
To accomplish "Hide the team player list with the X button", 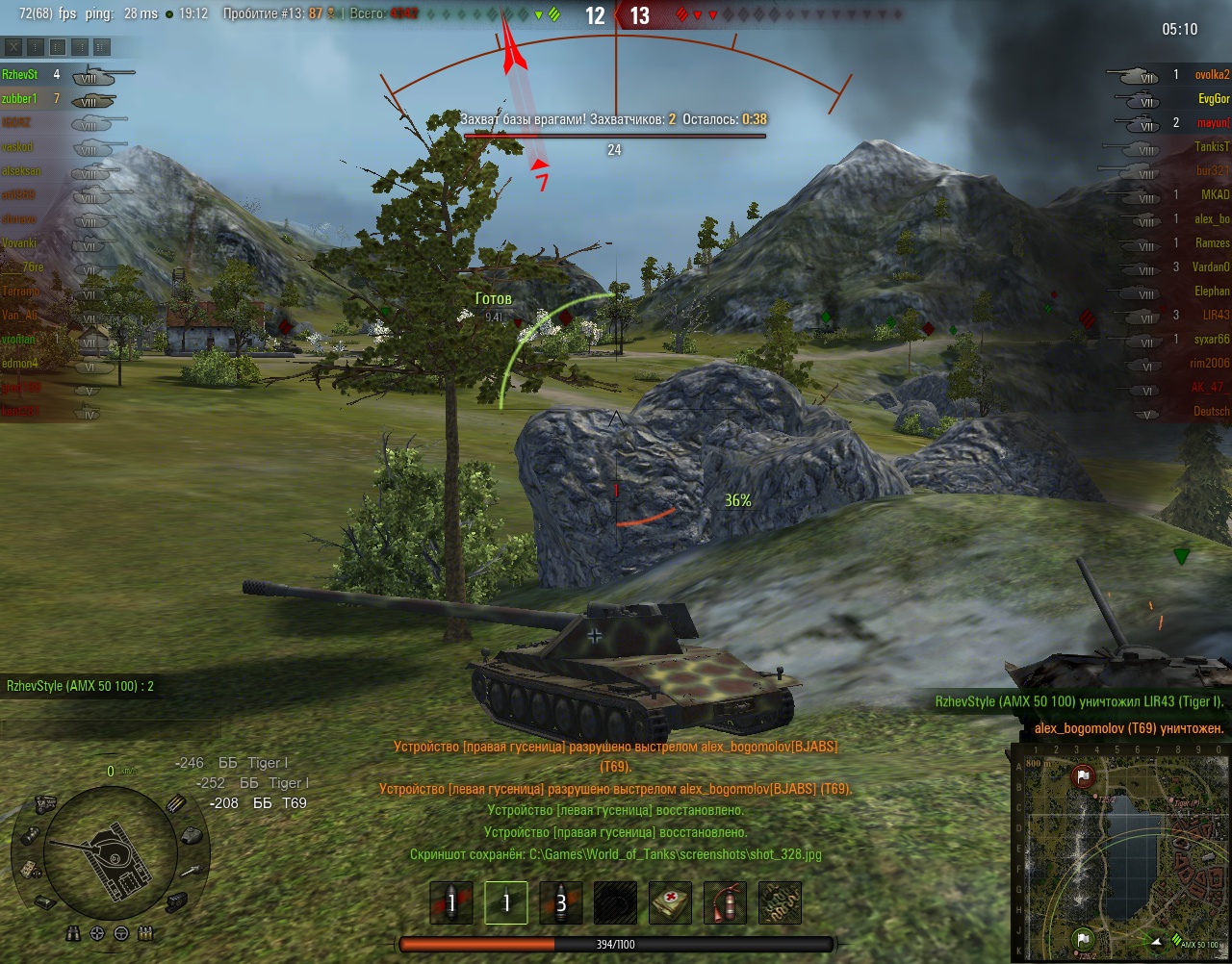I will (x=13, y=46).
